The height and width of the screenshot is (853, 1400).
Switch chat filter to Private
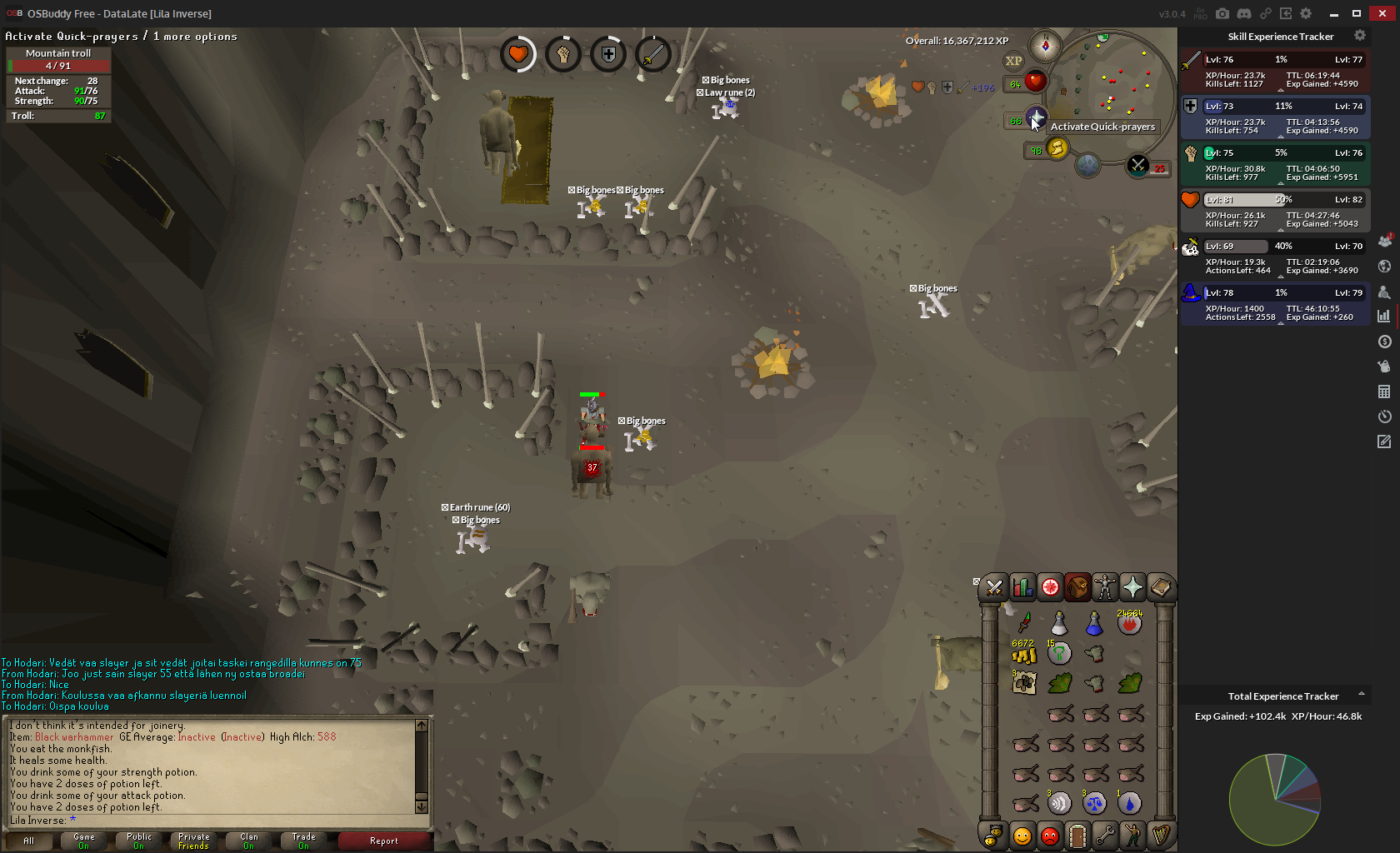point(193,841)
